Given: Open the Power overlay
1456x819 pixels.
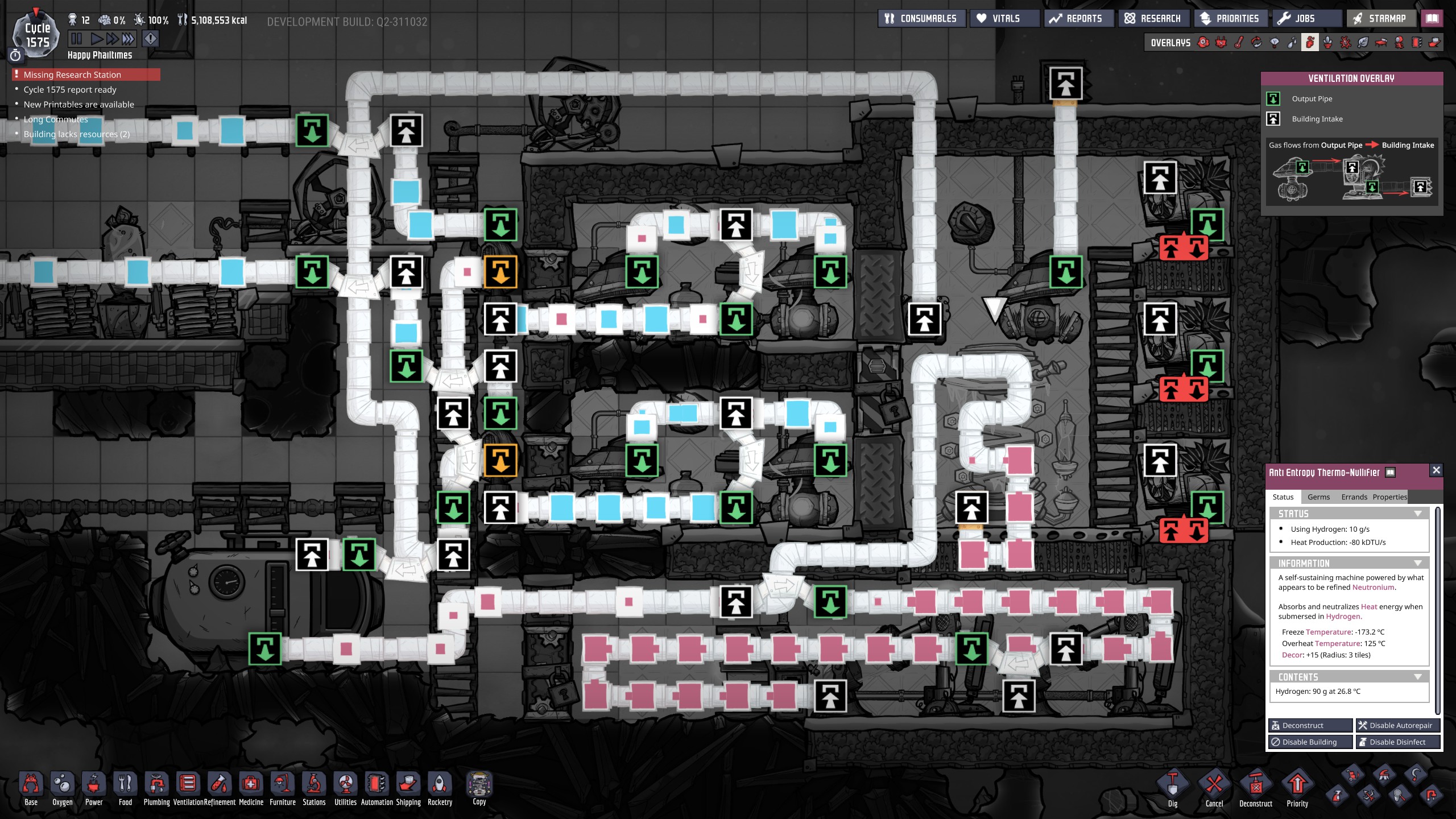Looking at the screenshot, I should 1221,42.
